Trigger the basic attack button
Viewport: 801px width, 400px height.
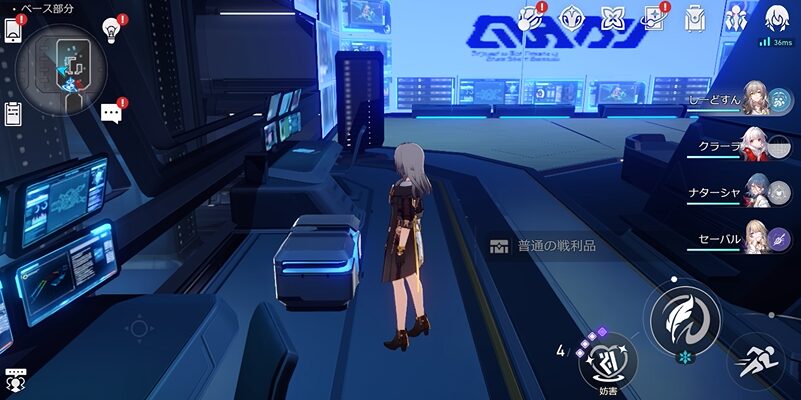coord(684,320)
